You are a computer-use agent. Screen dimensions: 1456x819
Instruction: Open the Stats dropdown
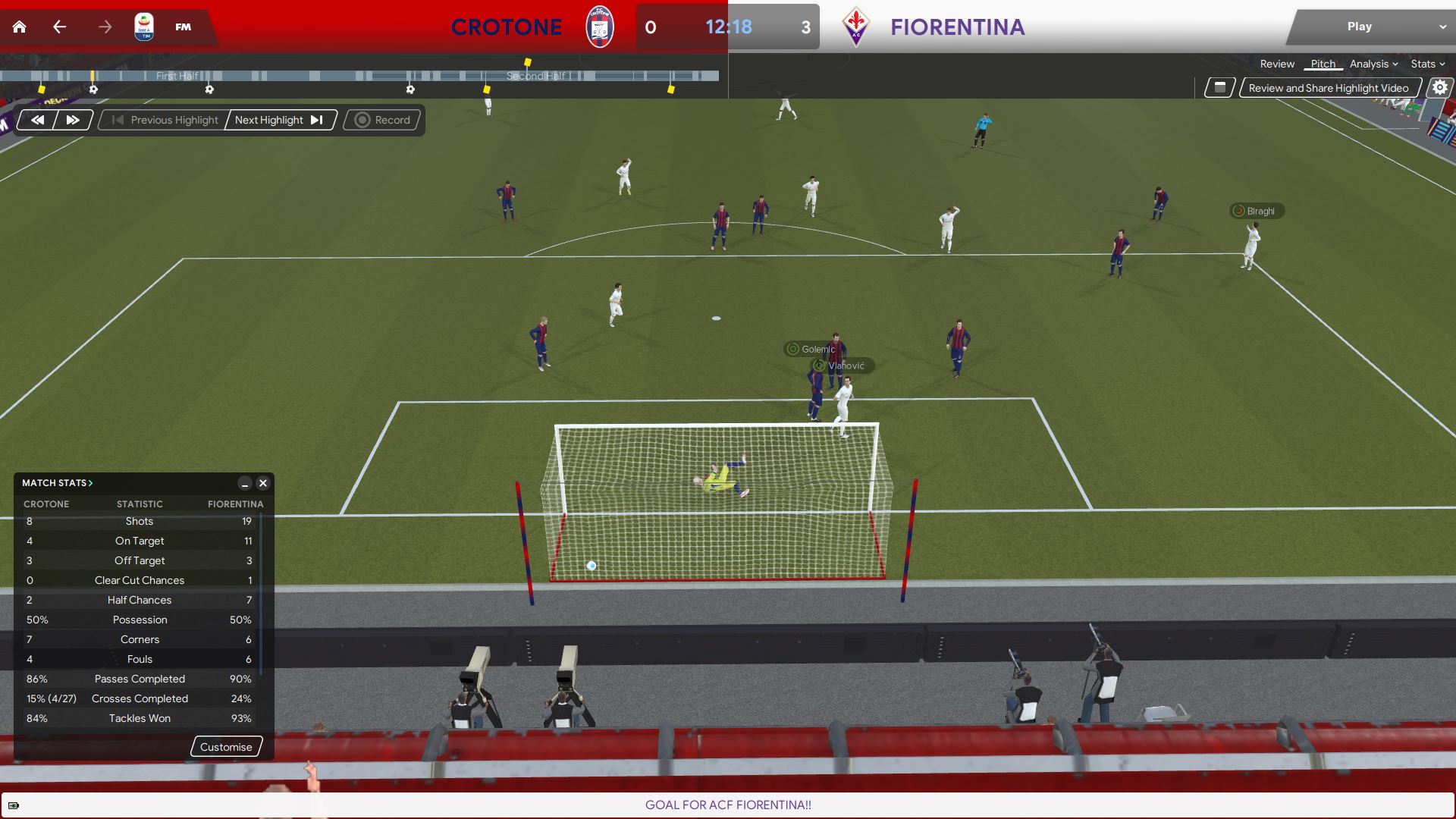[1427, 64]
